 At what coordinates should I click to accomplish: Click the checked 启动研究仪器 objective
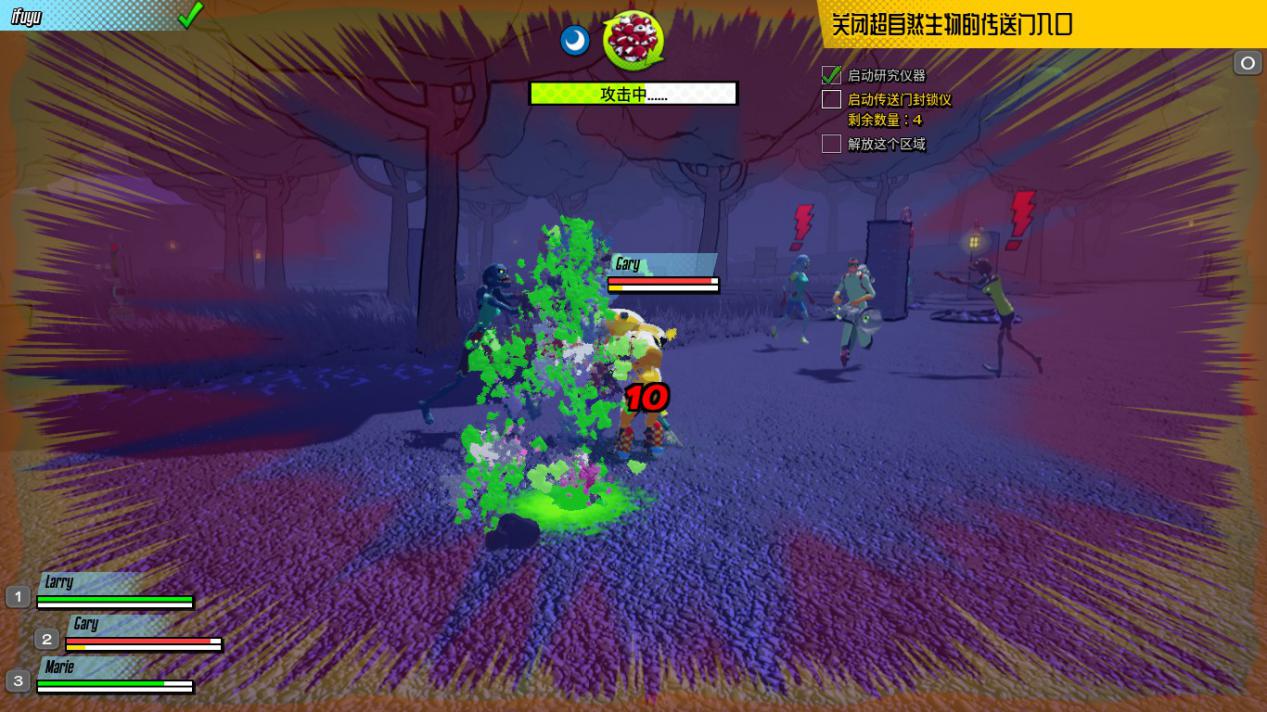pyautogui.click(x=886, y=75)
